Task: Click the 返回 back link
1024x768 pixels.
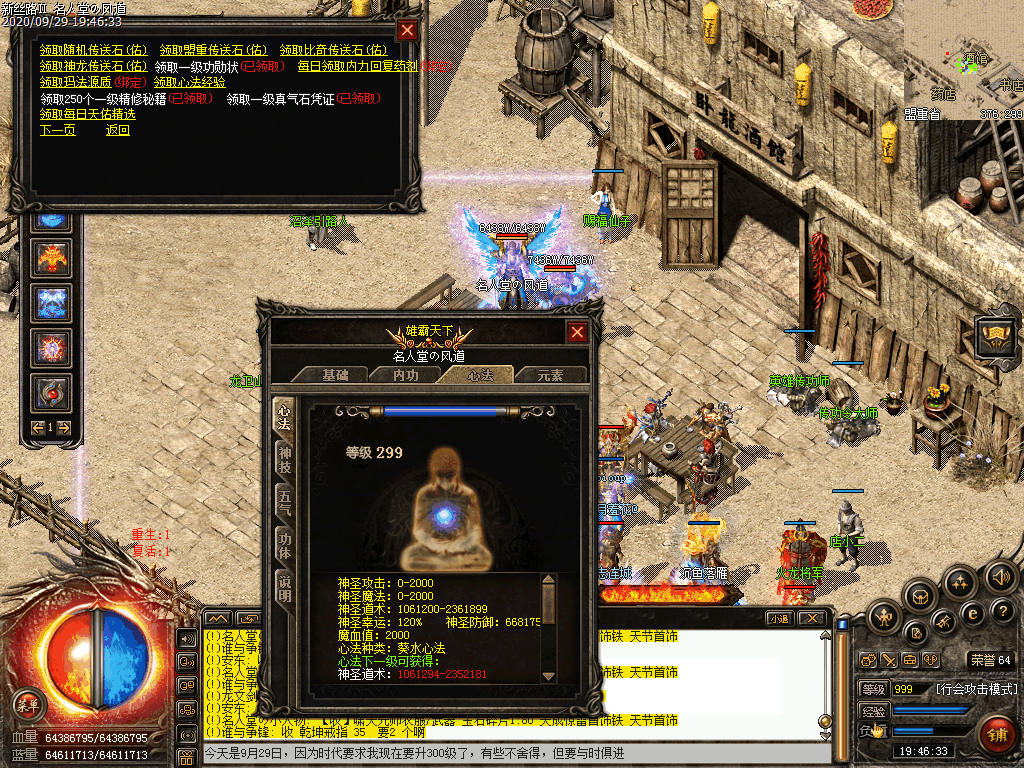Action: click(x=118, y=130)
